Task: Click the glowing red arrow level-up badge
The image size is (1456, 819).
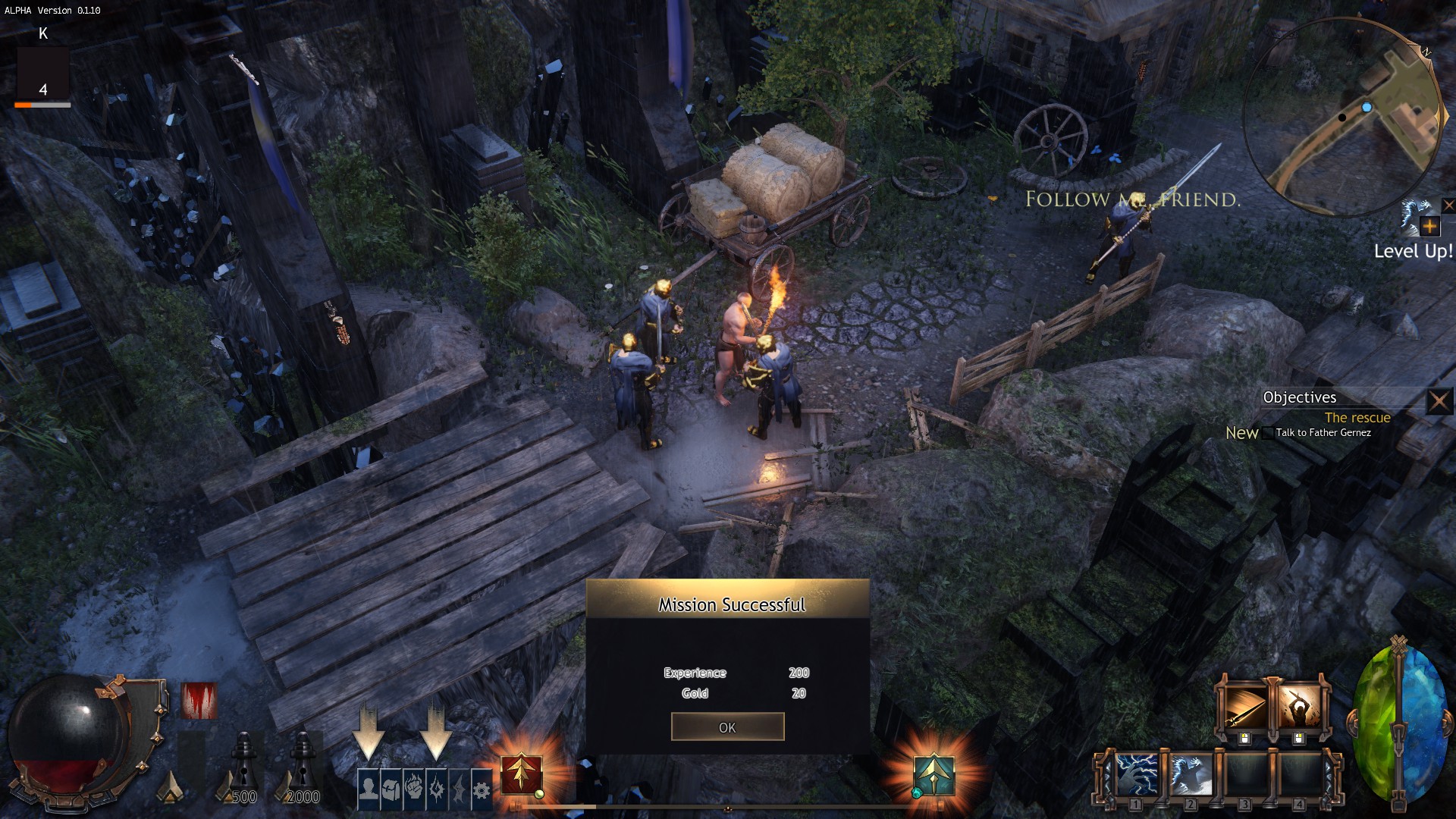Action: coord(521,775)
